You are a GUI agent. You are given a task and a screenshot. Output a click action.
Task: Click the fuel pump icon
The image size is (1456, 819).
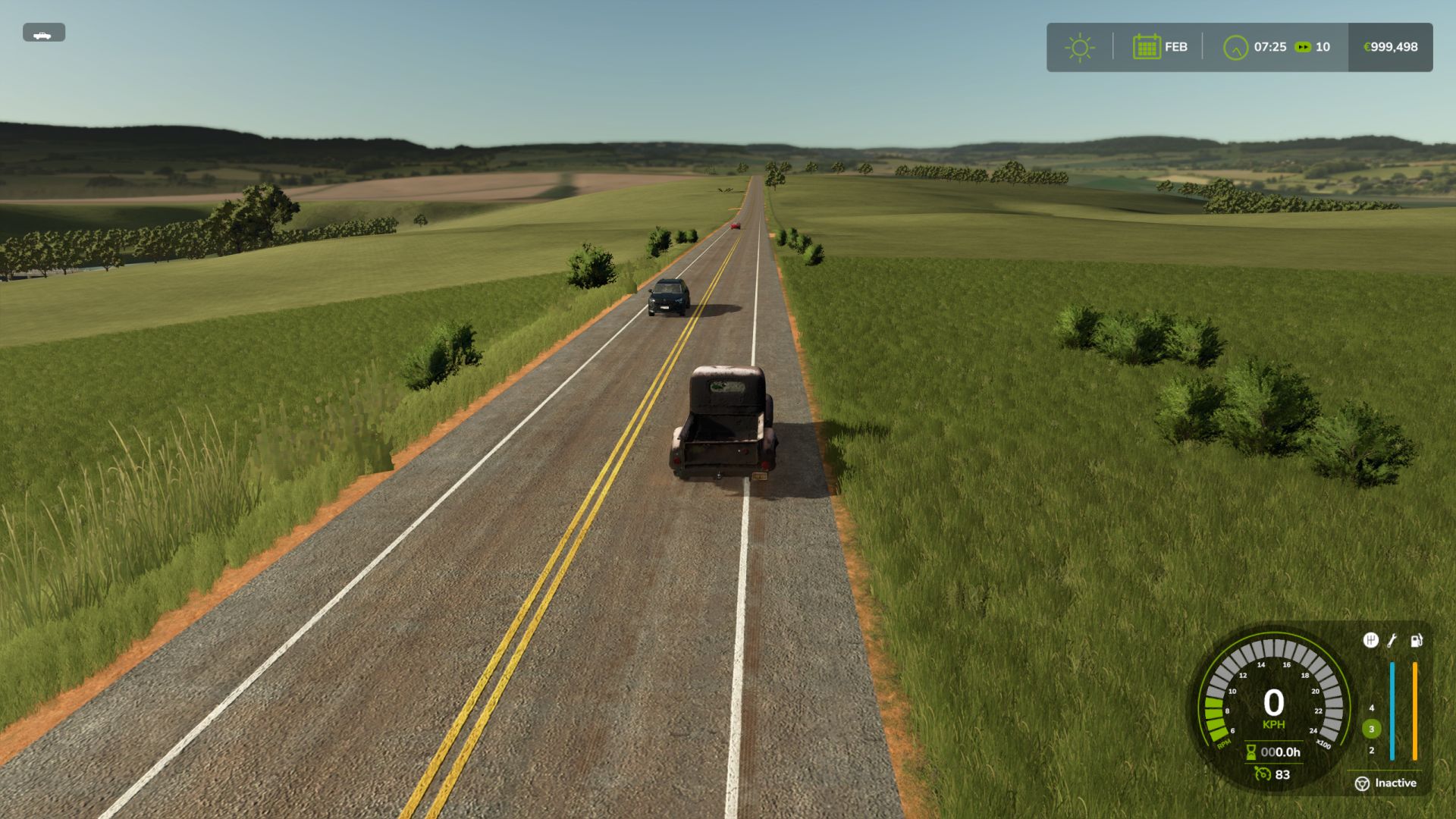[x=1416, y=641]
